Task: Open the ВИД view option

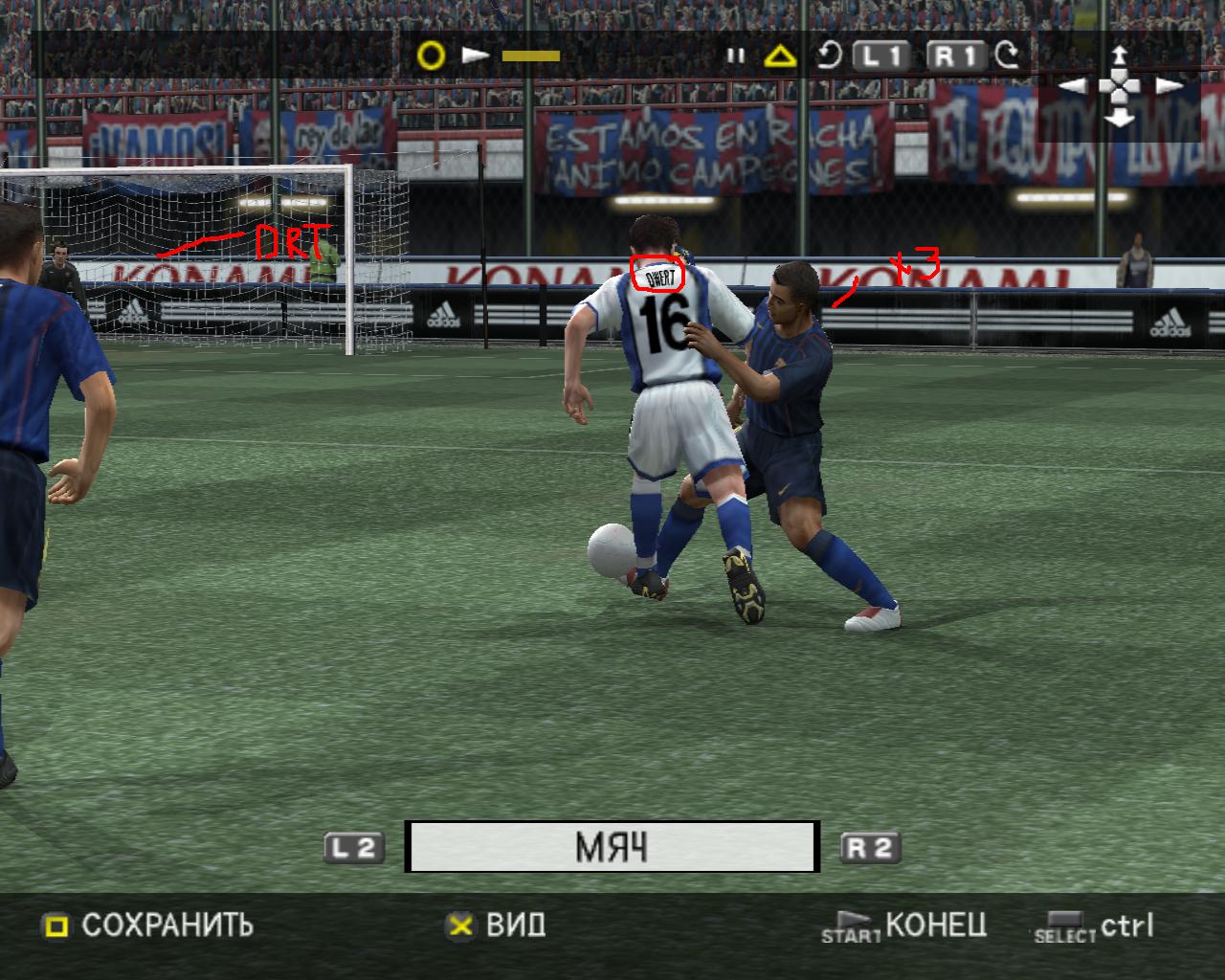Action: click(496, 925)
